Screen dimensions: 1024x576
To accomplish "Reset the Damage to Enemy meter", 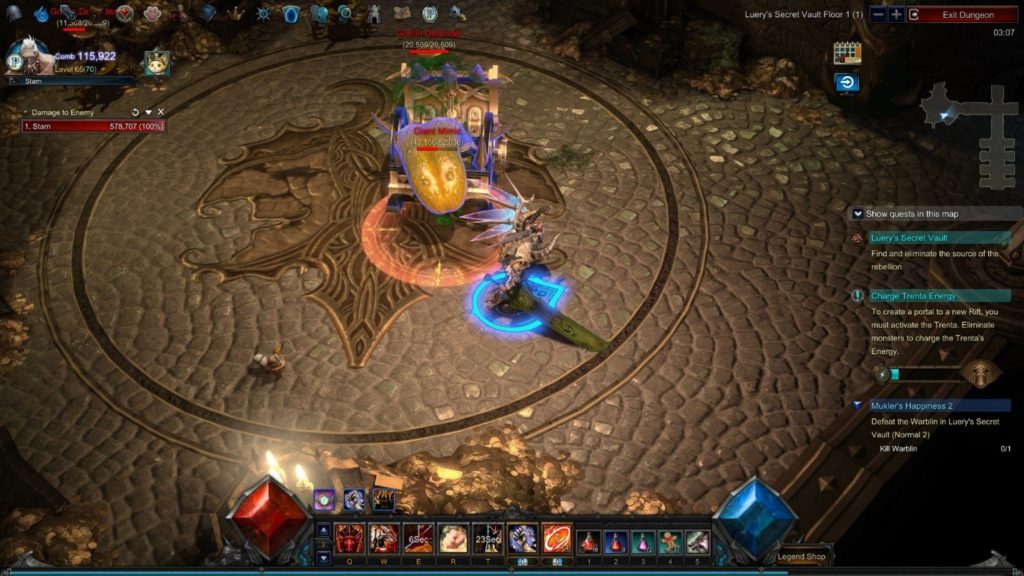I will point(135,112).
